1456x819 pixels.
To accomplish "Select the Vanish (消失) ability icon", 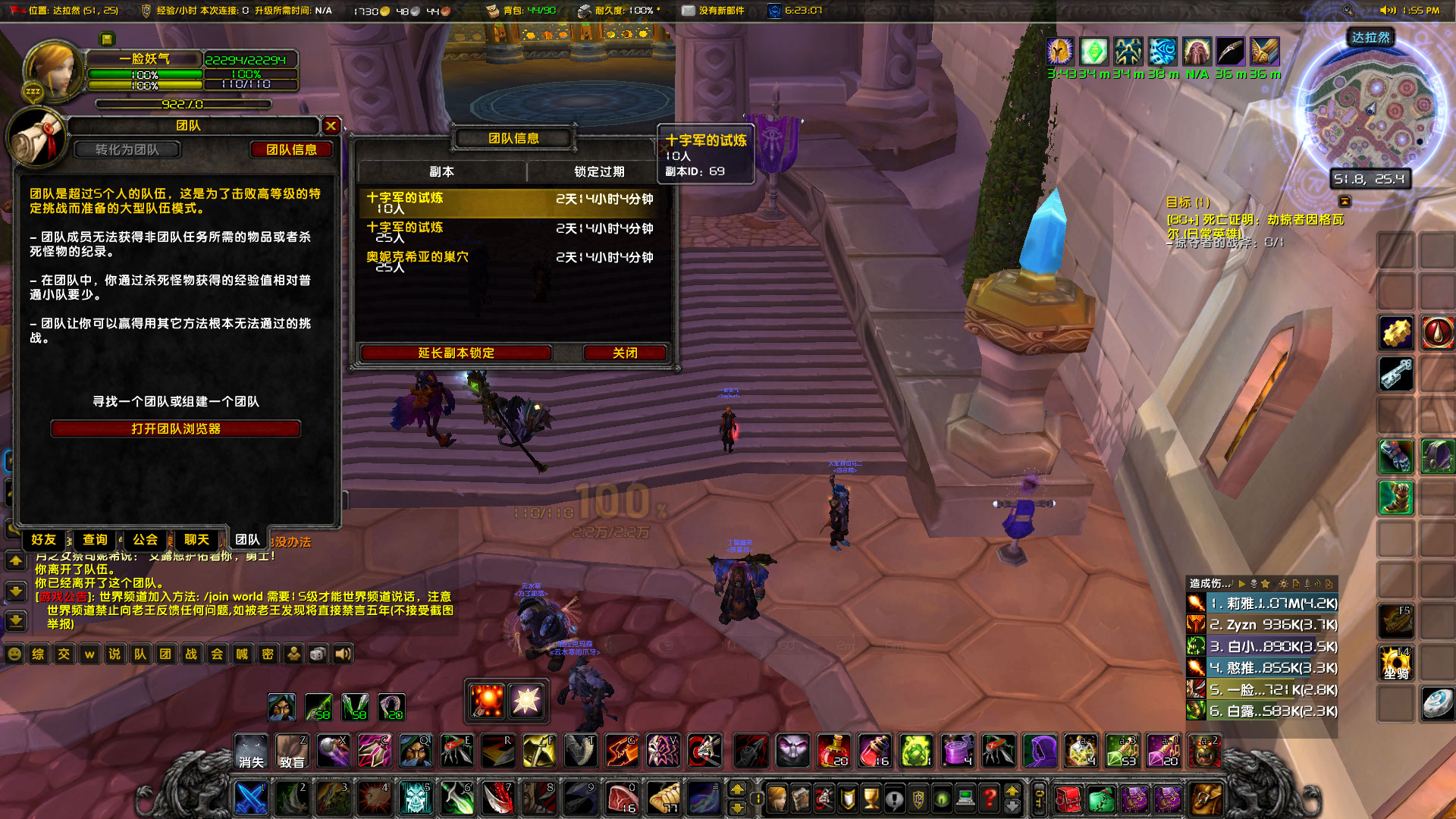I will point(251,752).
